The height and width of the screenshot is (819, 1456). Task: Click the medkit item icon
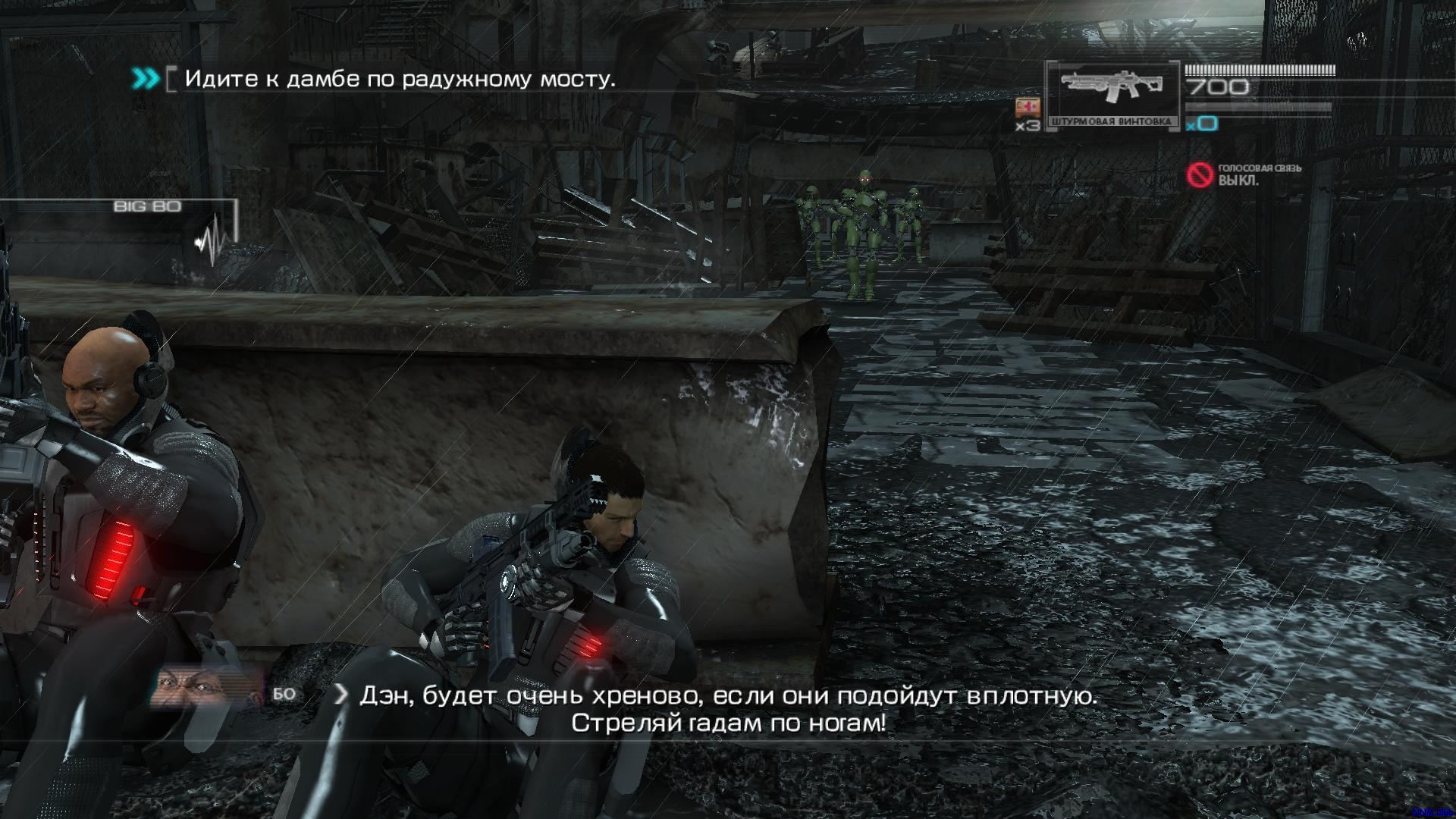[x=1028, y=107]
